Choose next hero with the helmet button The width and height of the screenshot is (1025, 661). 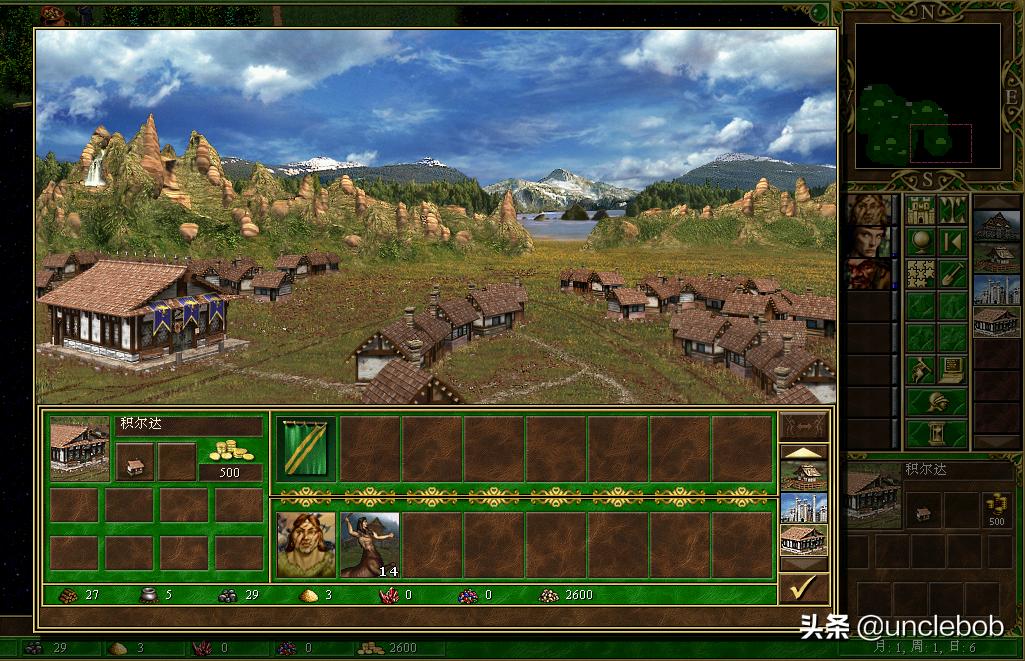[x=937, y=402]
